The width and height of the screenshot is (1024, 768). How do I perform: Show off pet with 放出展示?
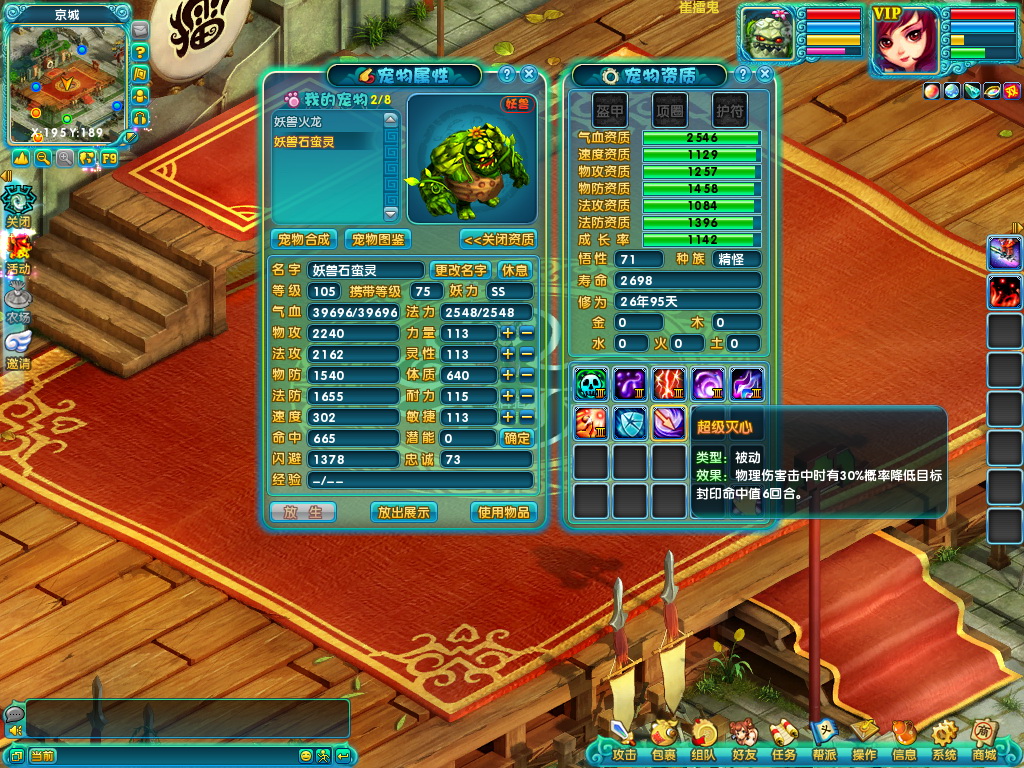tap(402, 512)
